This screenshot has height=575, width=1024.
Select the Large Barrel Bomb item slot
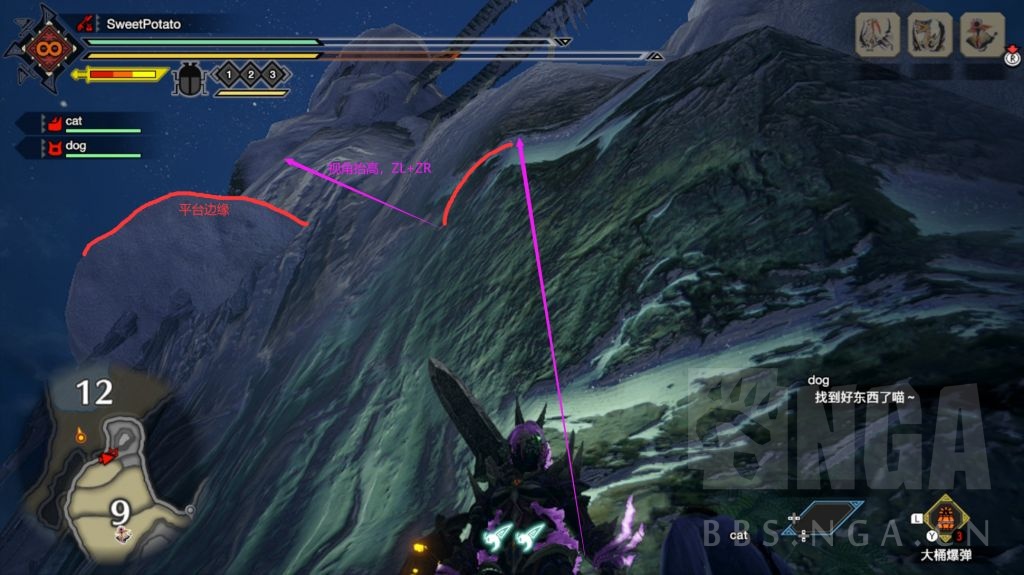(x=943, y=520)
